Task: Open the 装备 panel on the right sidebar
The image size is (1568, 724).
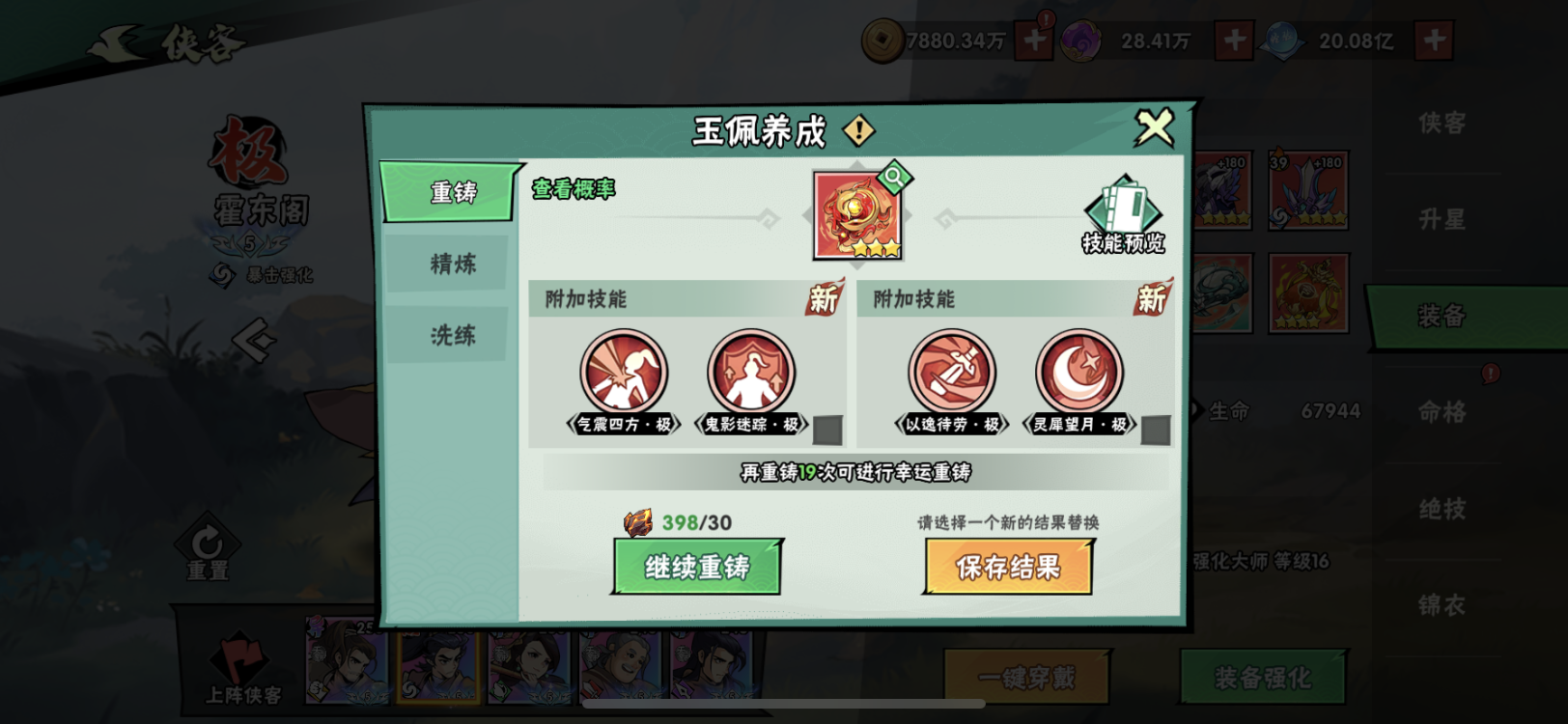Action: tap(1442, 316)
